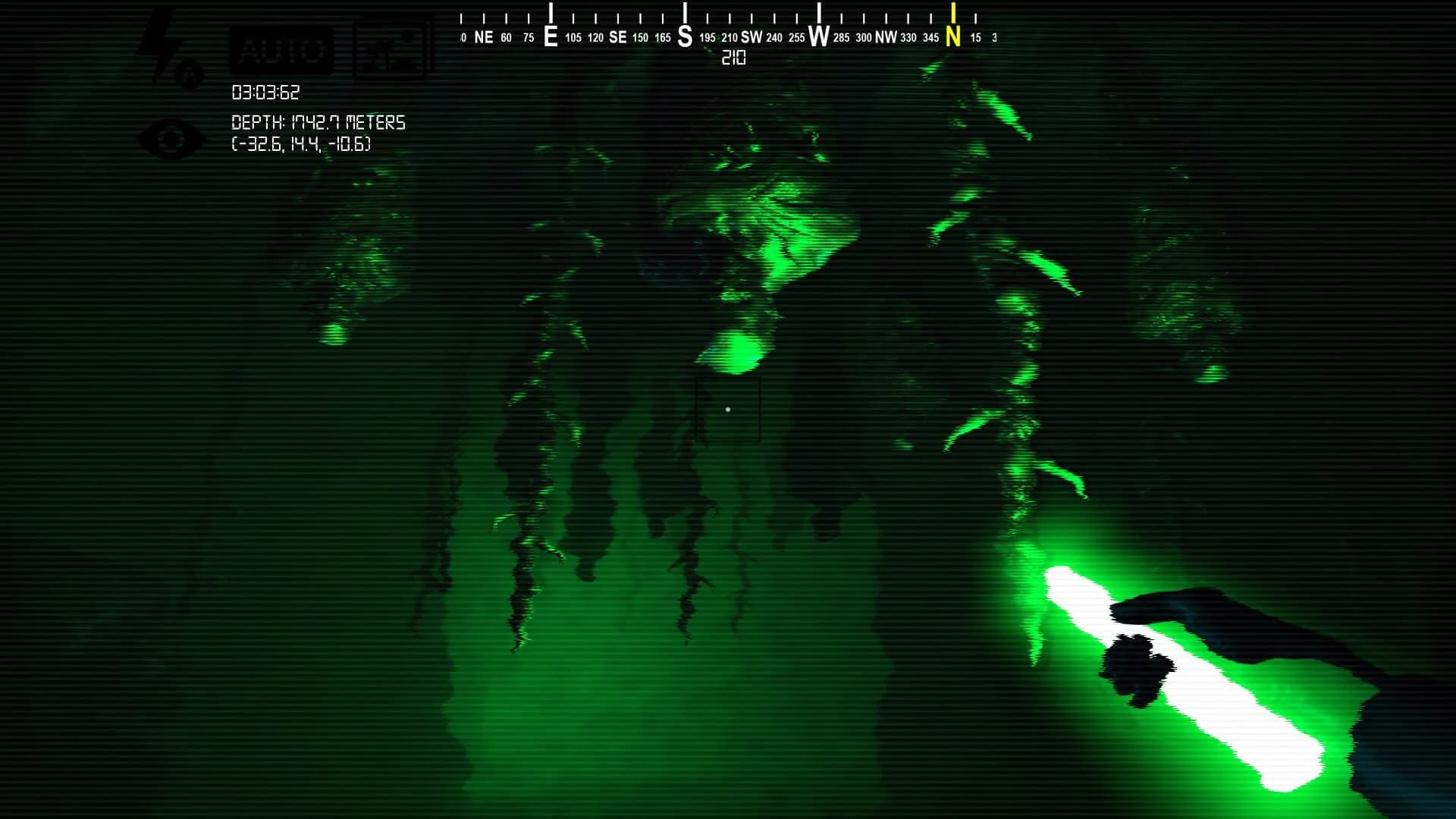Viewport: 1456px width, 819px height.
Task: Click the W marker on the compass
Action: 817,35
